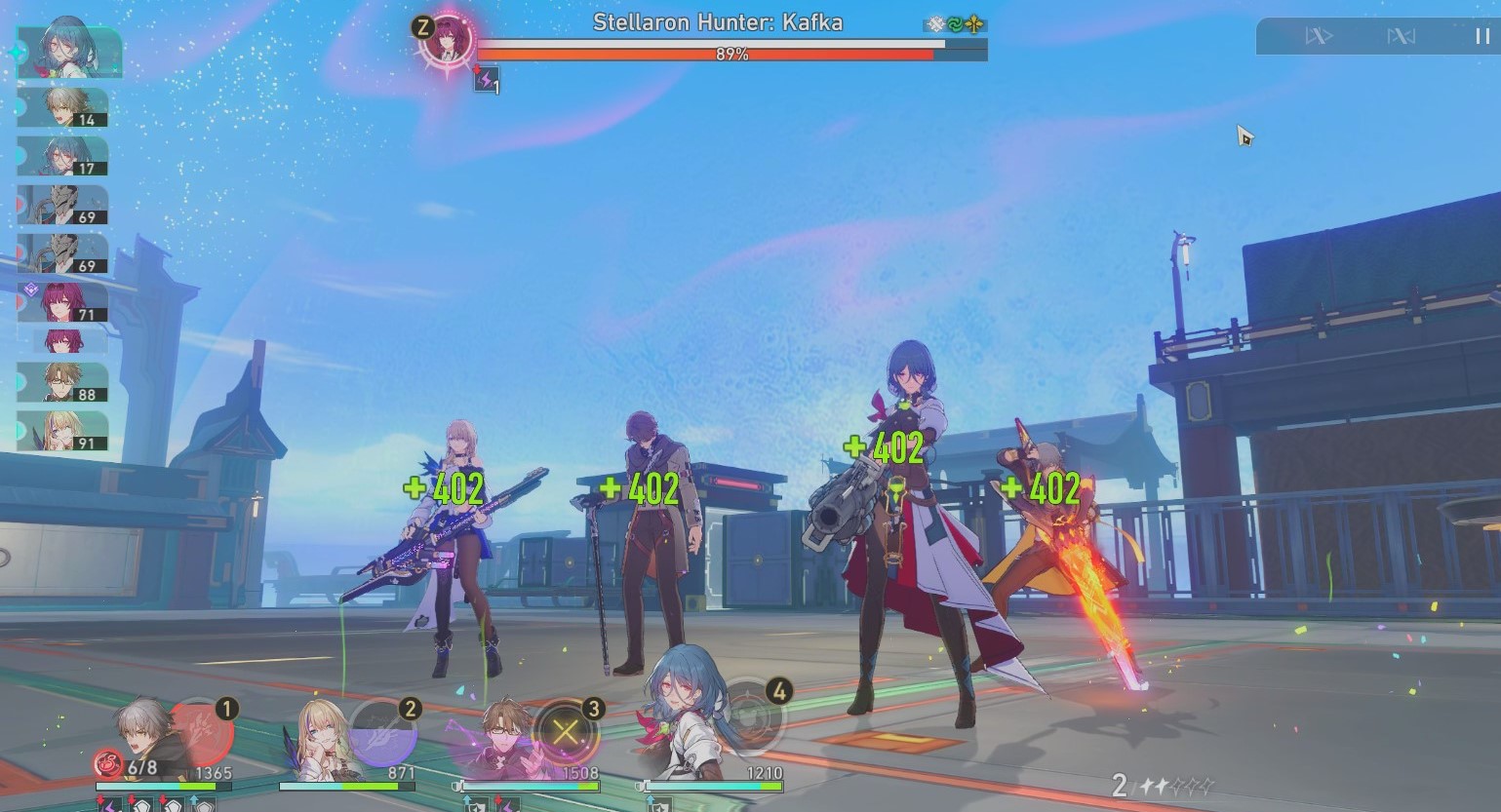This screenshot has height=812, width=1501.
Task: Toggle auto-battle on
Action: [1401, 36]
